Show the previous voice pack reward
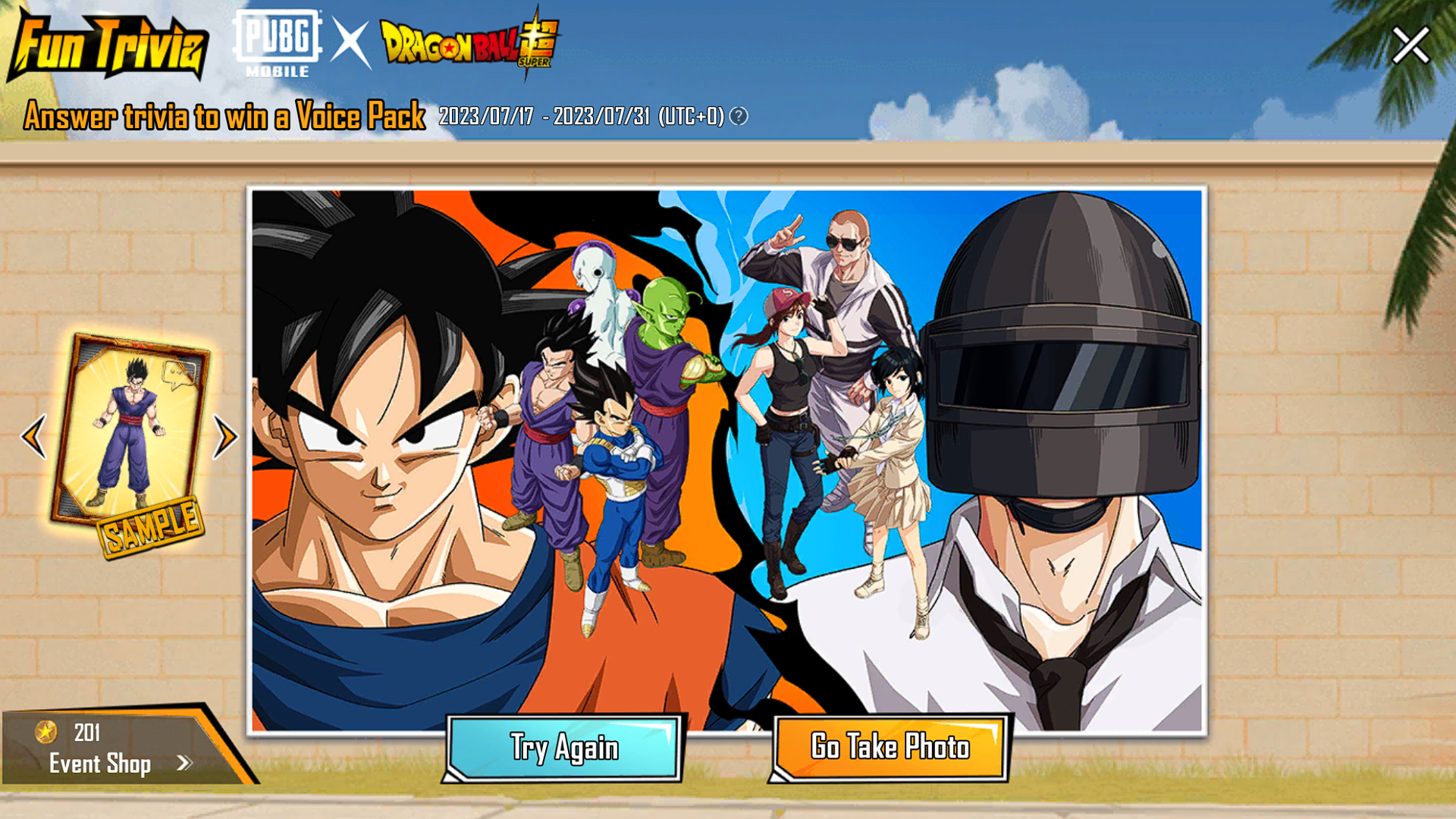Viewport: 1456px width, 819px height. (x=34, y=436)
